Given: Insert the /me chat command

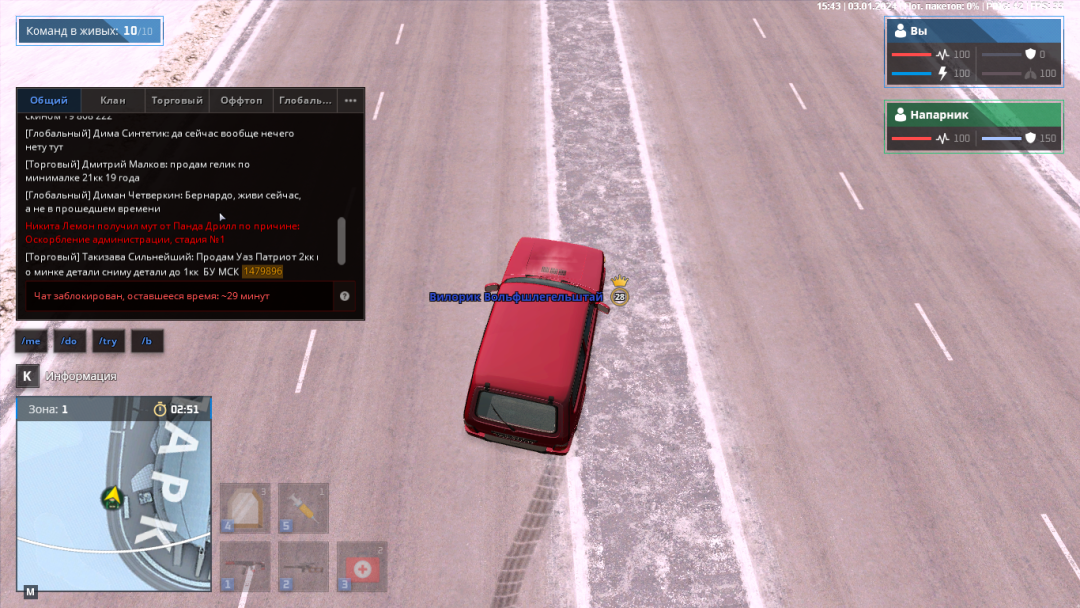Looking at the screenshot, I should pyautogui.click(x=31, y=341).
